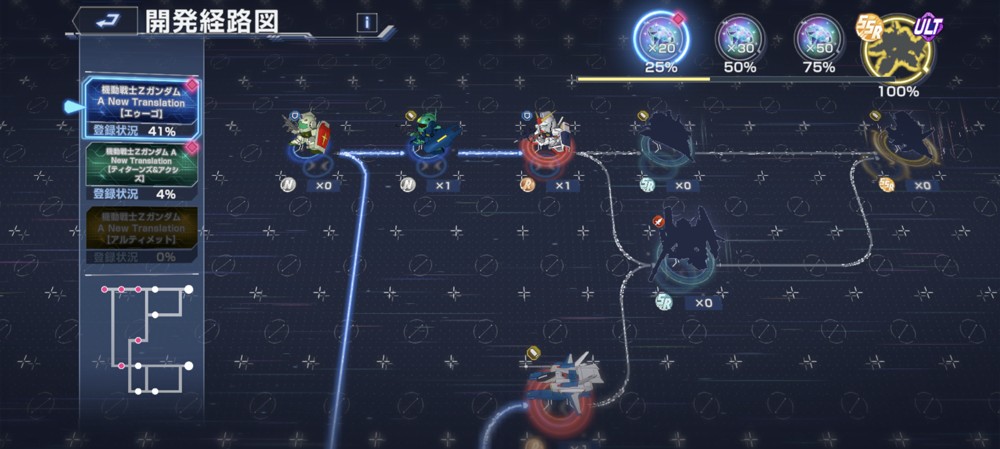The image size is (1000, 449).
Task: Go back using the return arrow button
Action: tap(103, 20)
